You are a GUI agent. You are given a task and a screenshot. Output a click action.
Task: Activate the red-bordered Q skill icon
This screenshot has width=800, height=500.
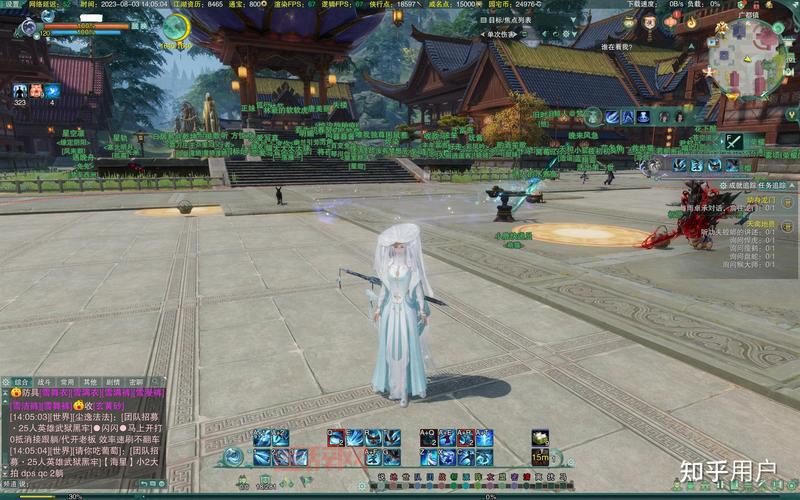[x=336, y=438]
